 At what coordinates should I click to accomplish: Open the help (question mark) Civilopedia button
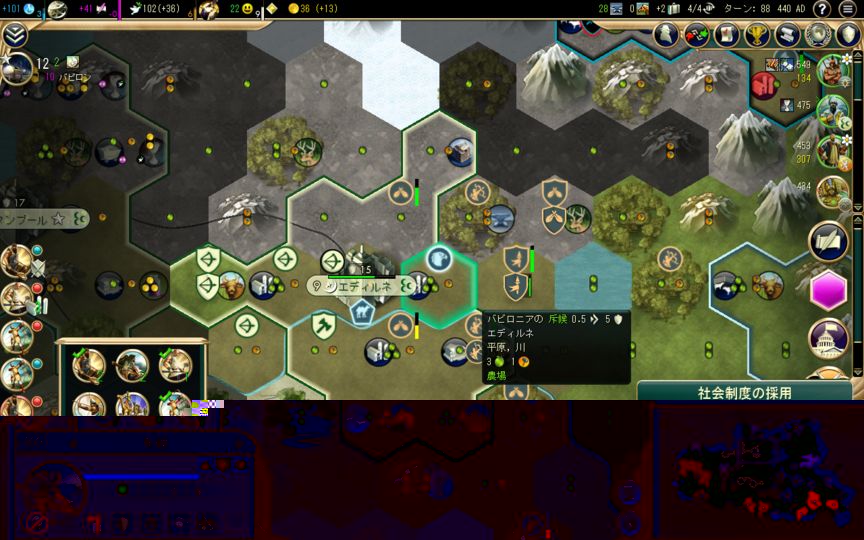click(822, 9)
